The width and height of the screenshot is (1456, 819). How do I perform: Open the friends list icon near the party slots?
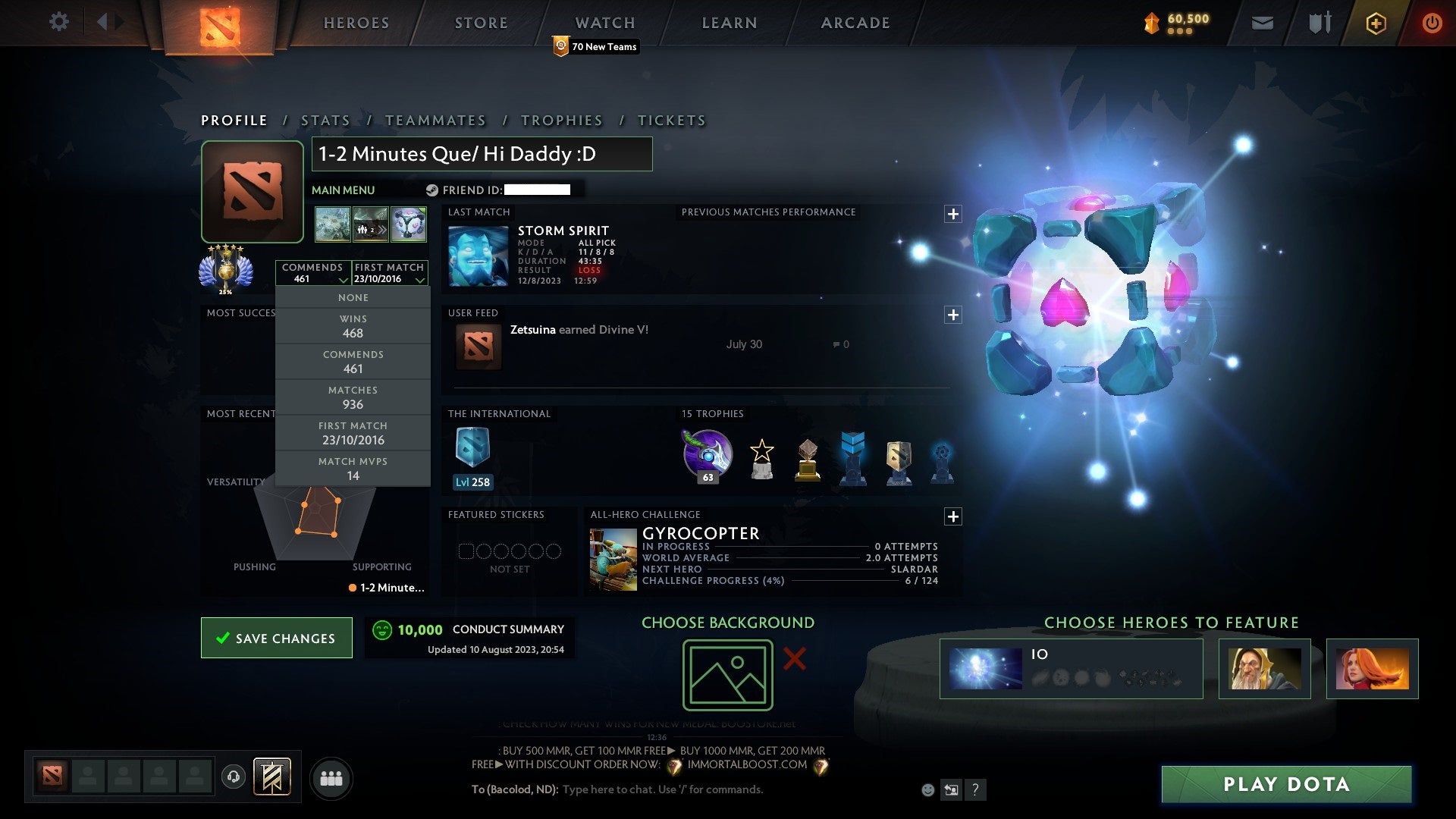[331, 777]
